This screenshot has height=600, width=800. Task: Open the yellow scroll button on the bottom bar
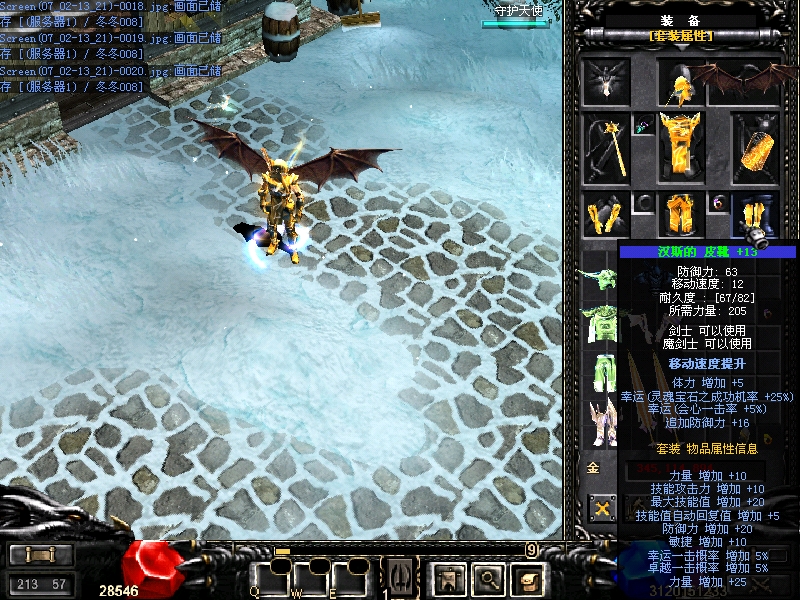click(x=527, y=577)
